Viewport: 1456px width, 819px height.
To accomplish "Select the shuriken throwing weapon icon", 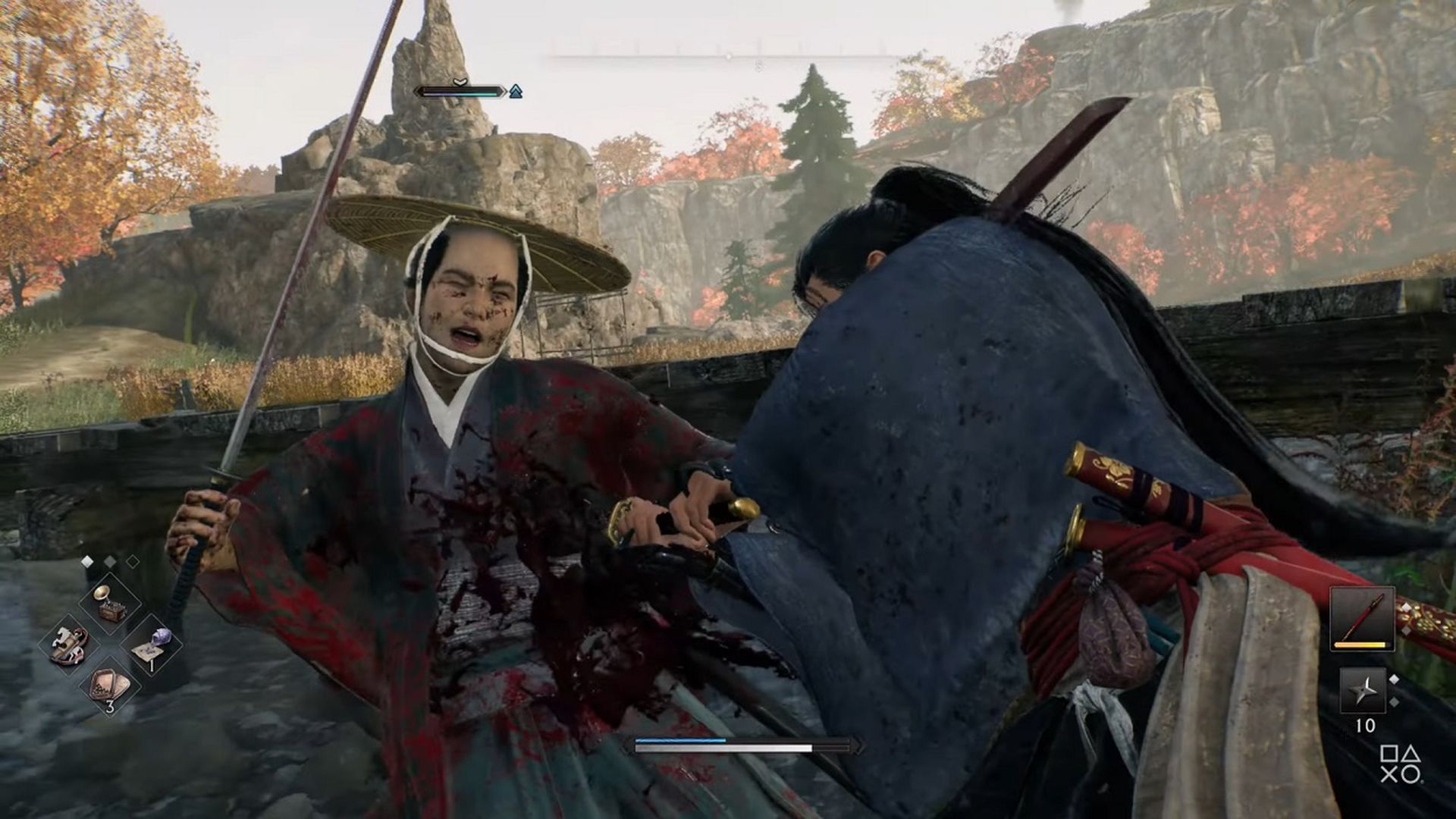I will 1361,690.
